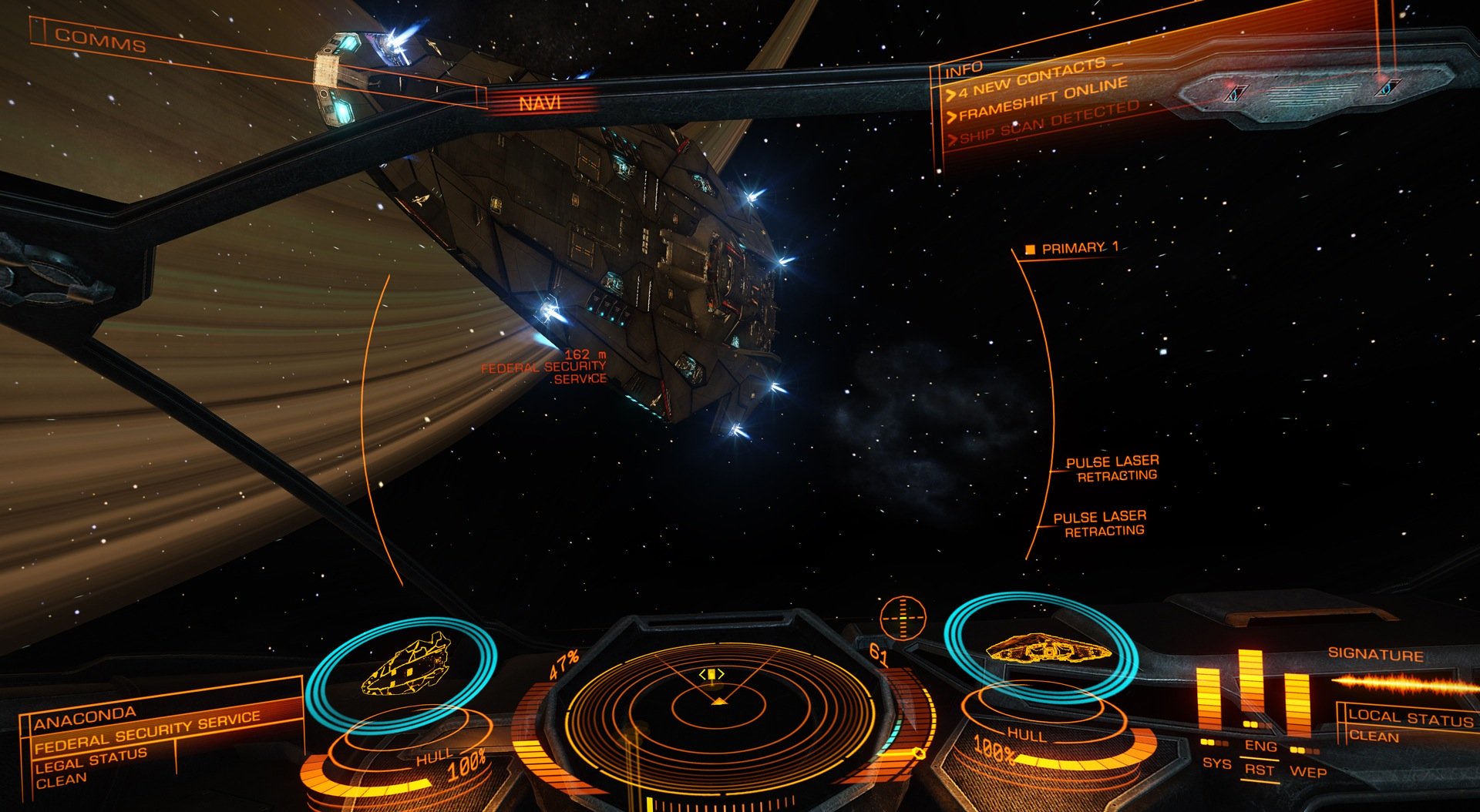Open the NAVI navigation panel

point(540,102)
